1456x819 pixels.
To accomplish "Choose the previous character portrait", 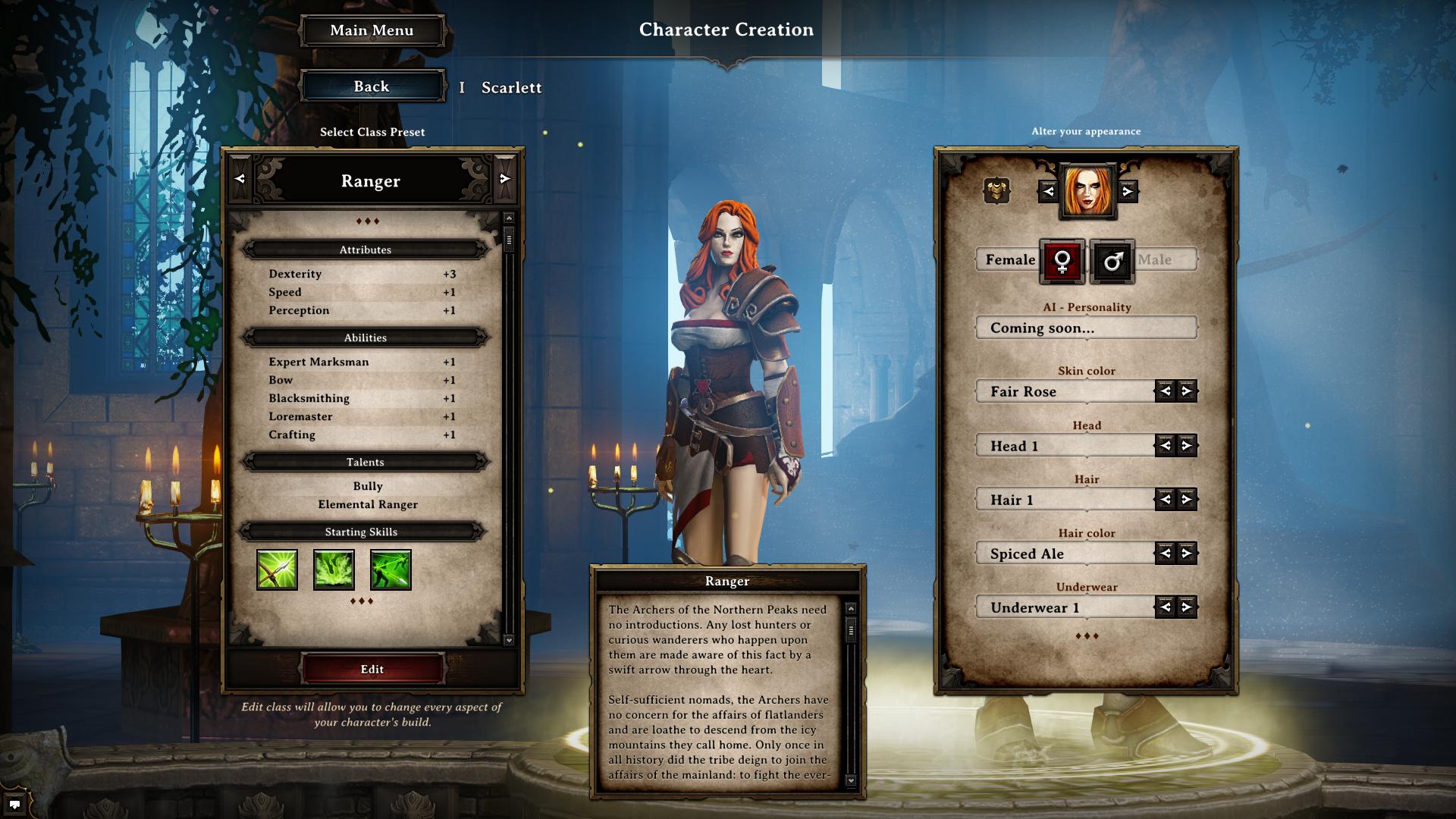I will pyautogui.click(x=1049, y=192).
